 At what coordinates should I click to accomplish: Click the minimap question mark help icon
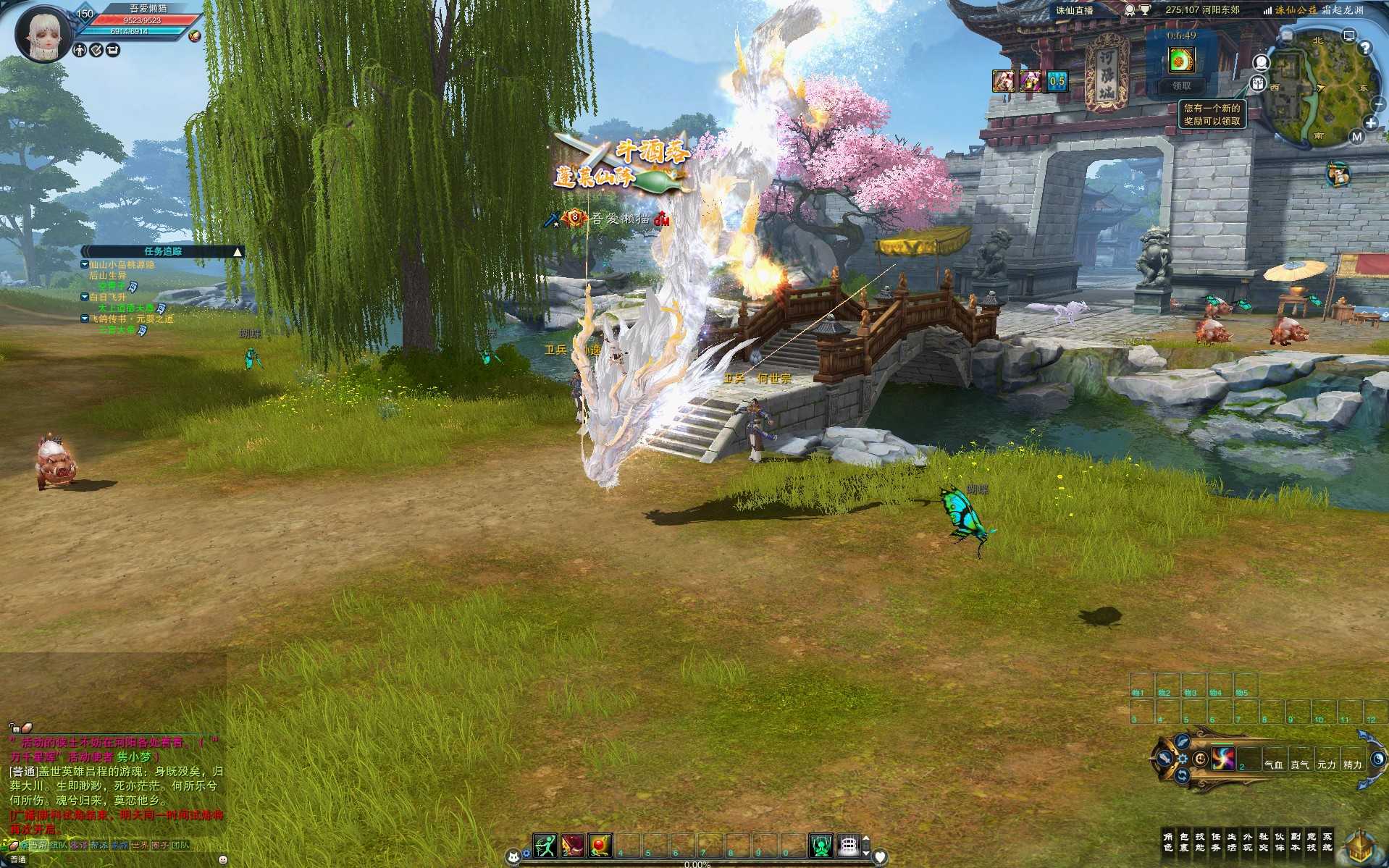(1365, 48)
